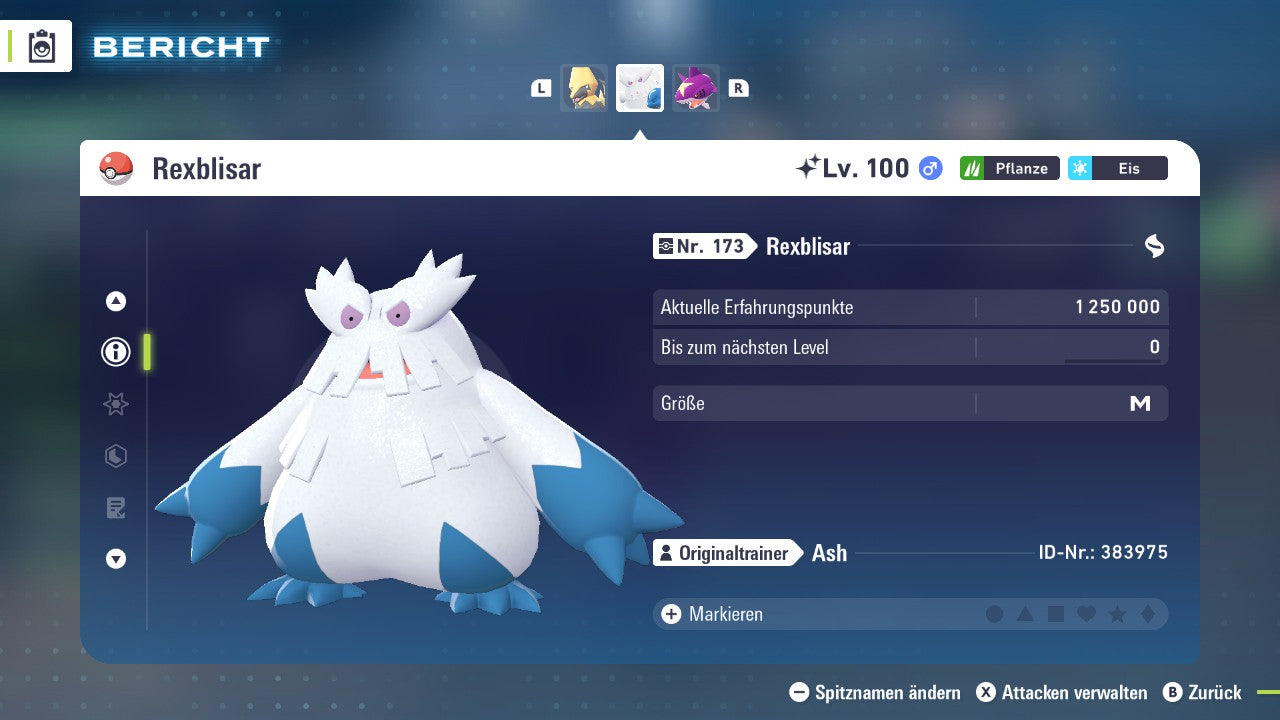Select the stats hexagon icon in sidebar
This screenshot has height=720, width=1280.
point(115,456)
